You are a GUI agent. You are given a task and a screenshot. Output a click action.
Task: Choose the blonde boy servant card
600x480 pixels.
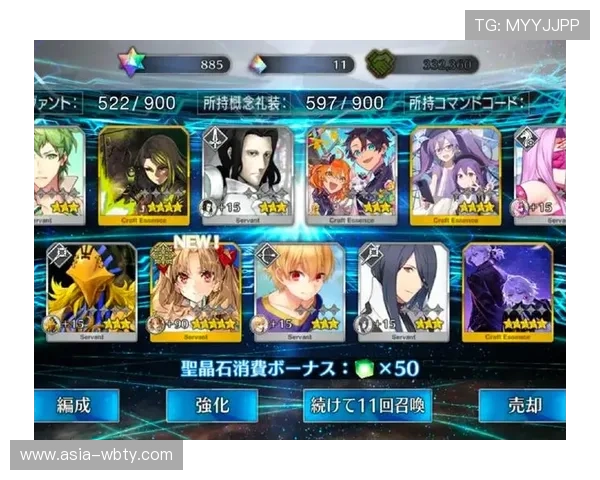pyautogui.click(x=300, y=290)
